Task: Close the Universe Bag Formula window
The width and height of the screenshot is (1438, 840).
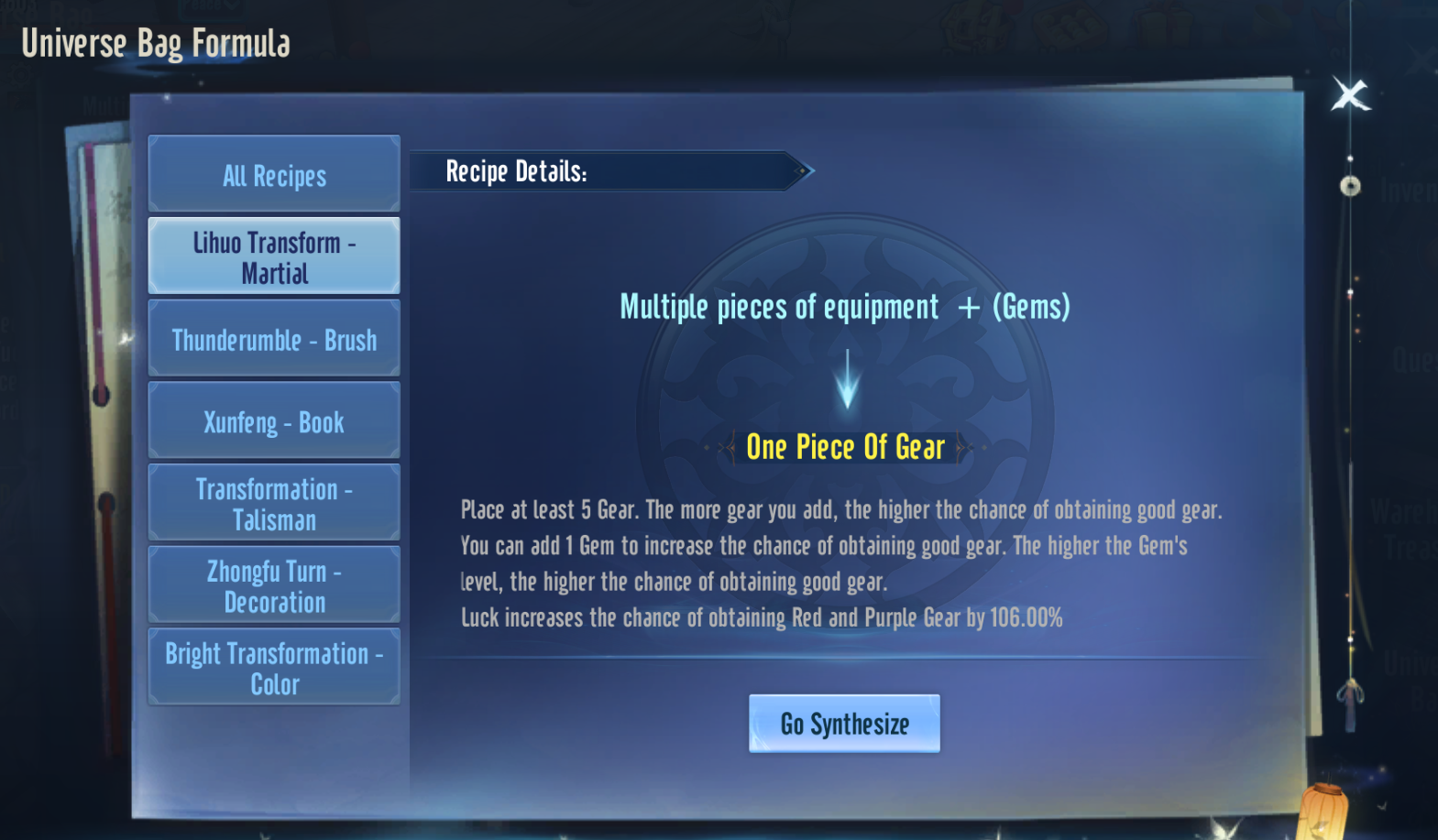Action: (x=1350, y=94)
